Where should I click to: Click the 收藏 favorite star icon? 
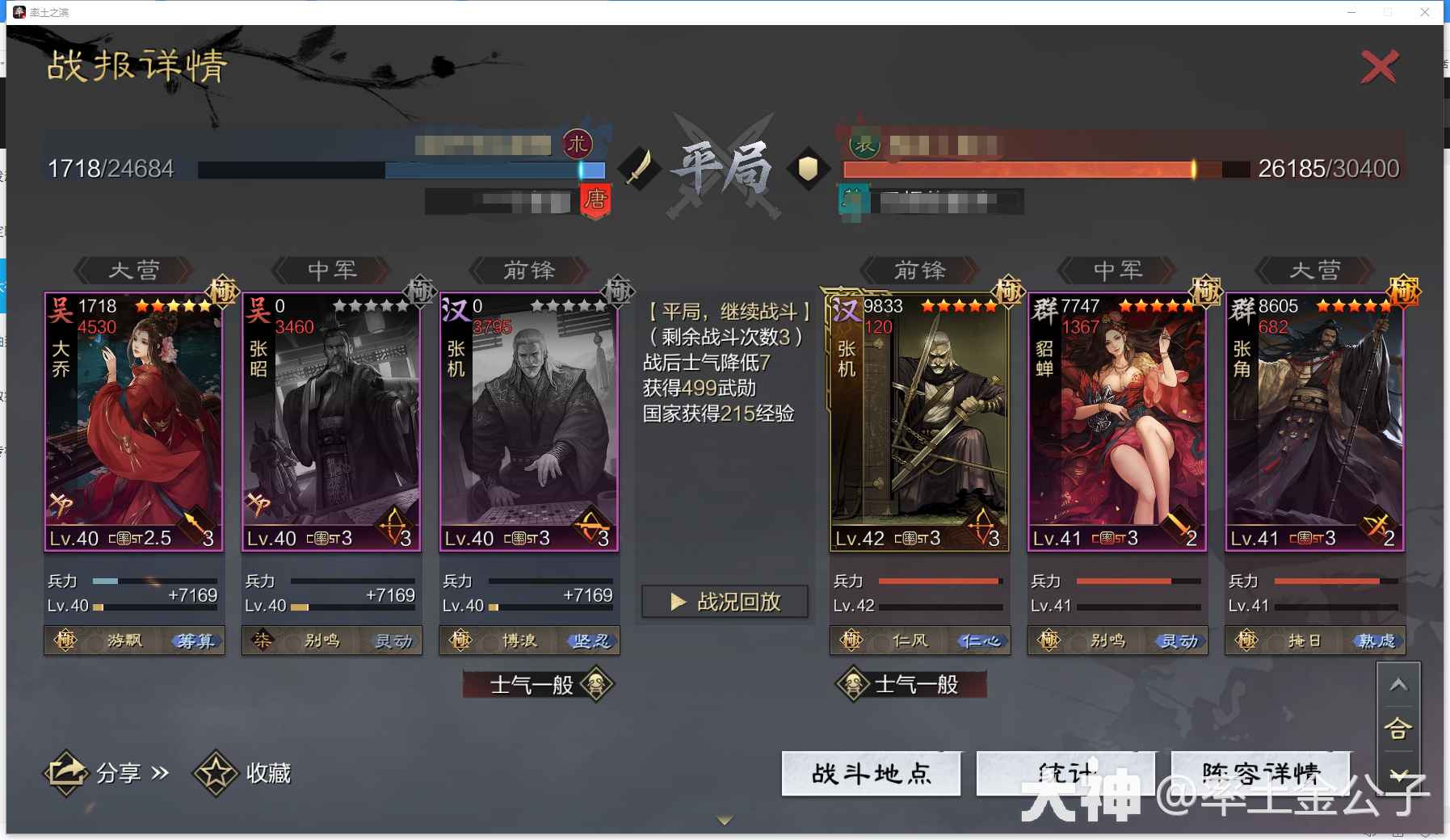[215, 773]
